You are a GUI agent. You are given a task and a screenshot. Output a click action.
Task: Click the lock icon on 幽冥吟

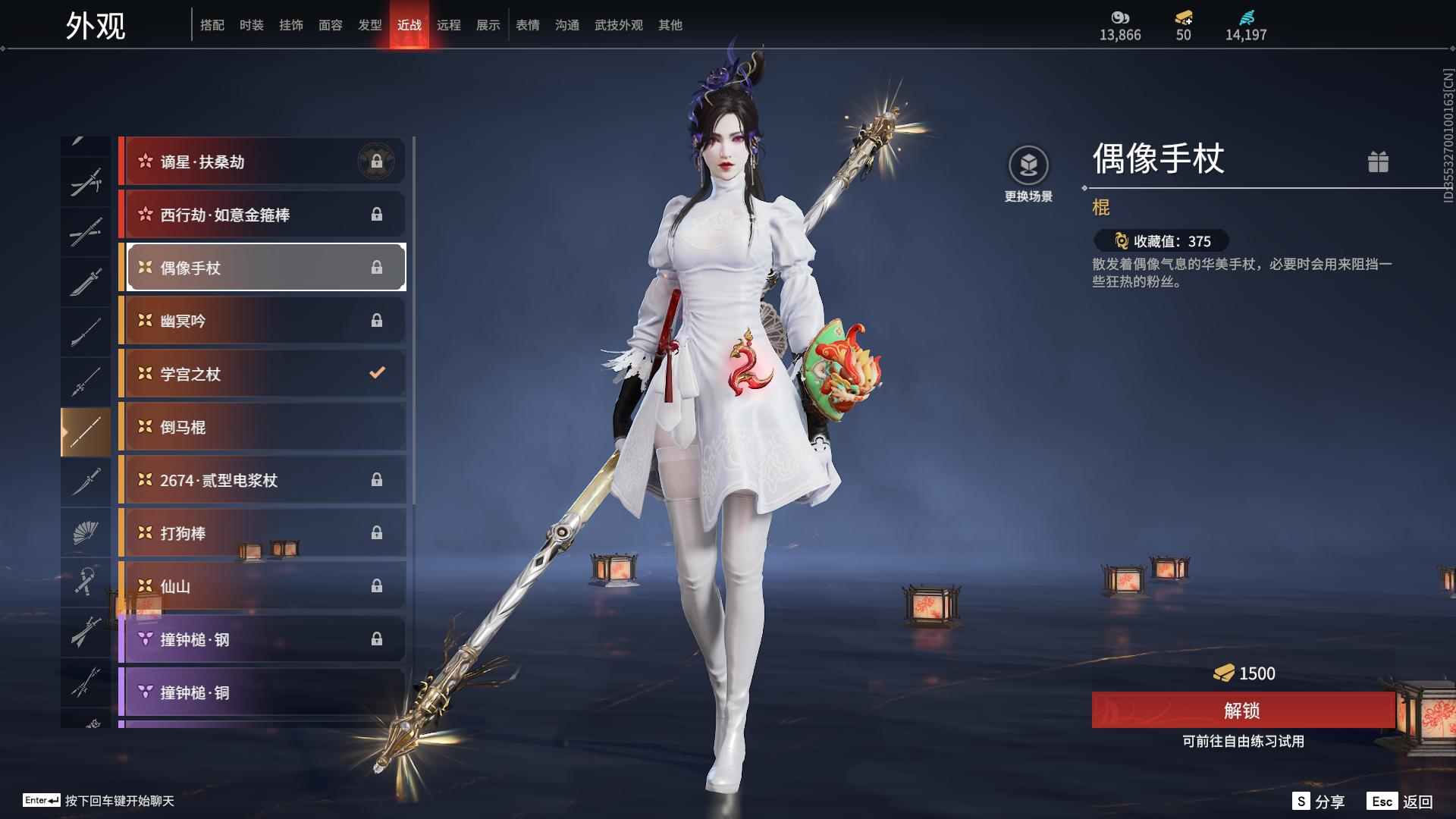(x=376, y=320)
